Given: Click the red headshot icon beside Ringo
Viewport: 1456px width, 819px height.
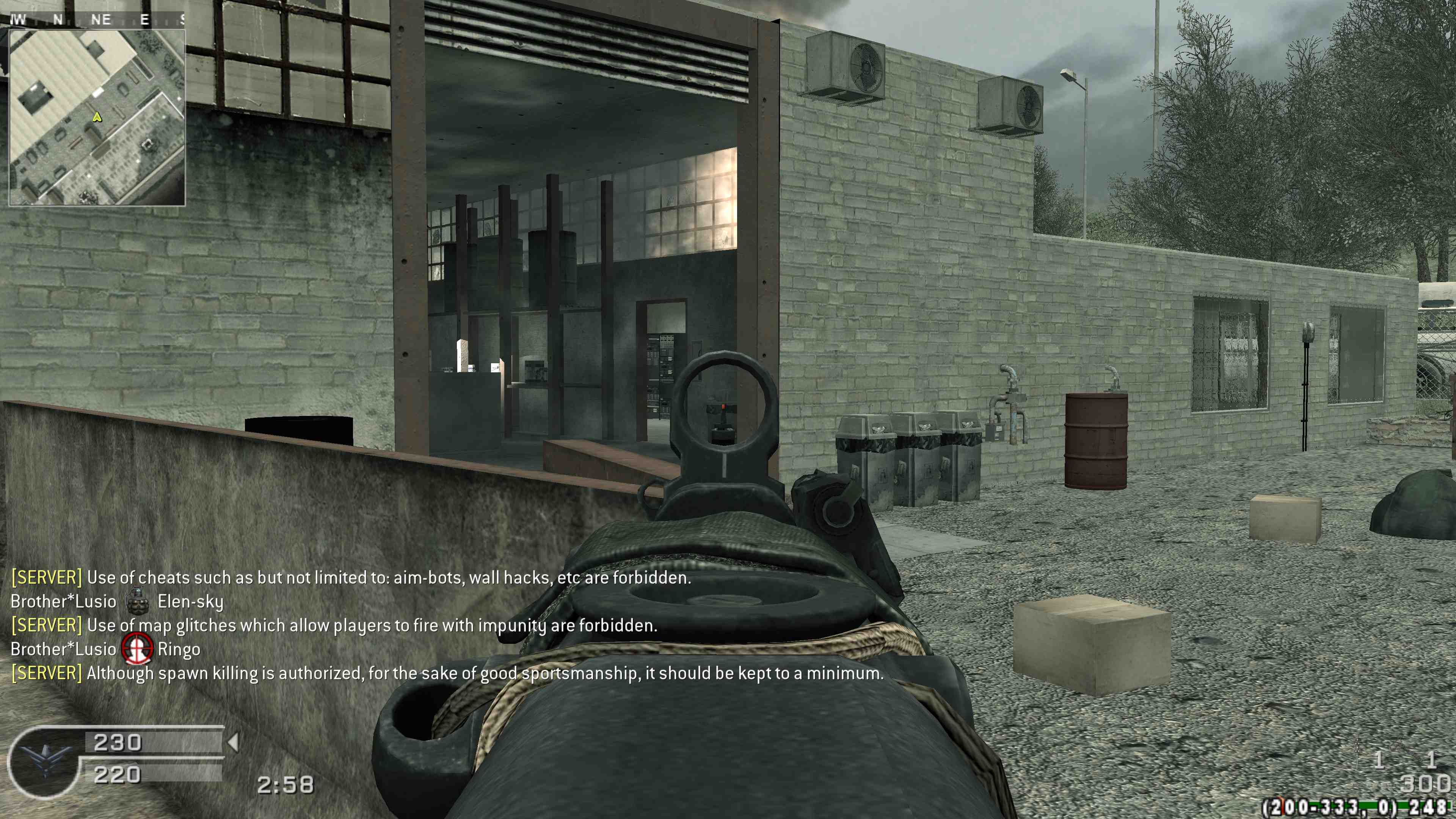Looking at the screenshot, I should 137,649.
